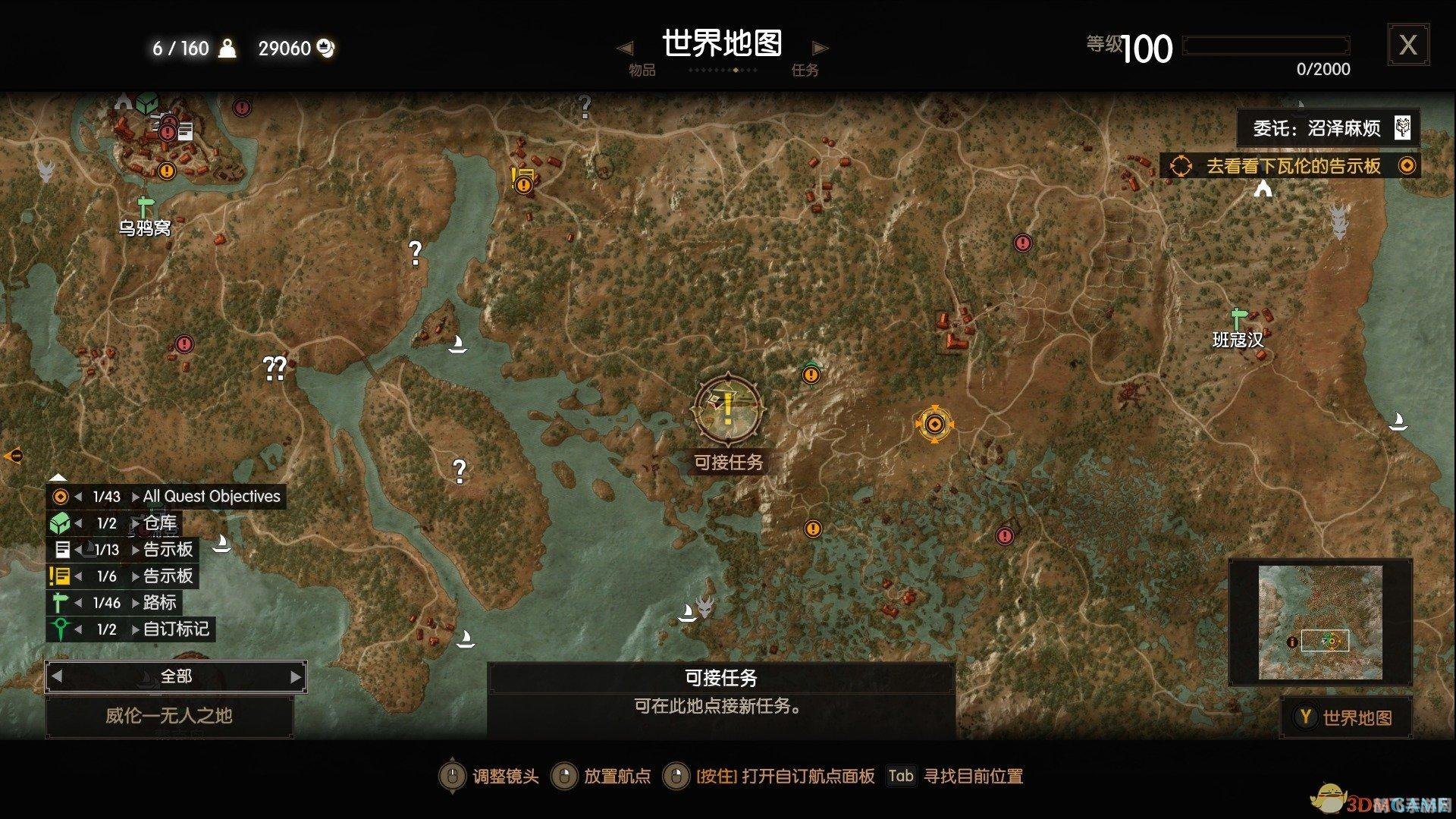Switch to the 物品 tab via the left arrow

(625, 48)
